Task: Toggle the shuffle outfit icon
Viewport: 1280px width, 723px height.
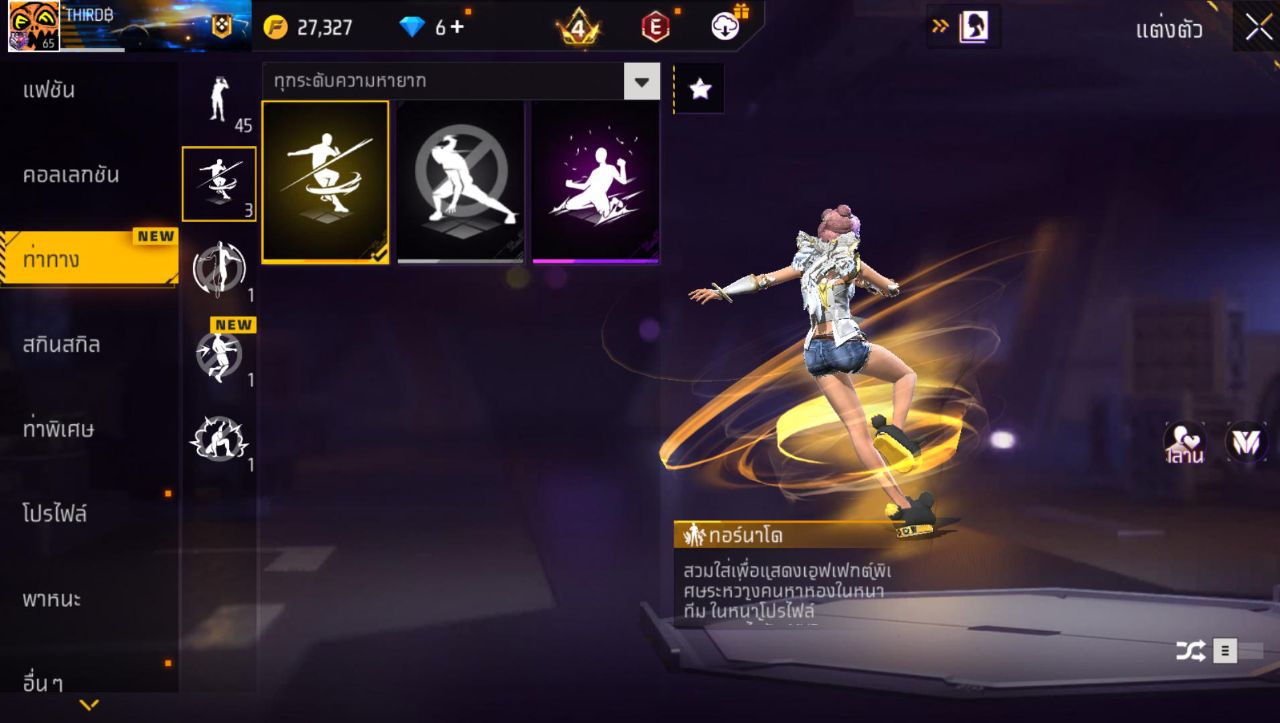Action: coord(1191,650)
